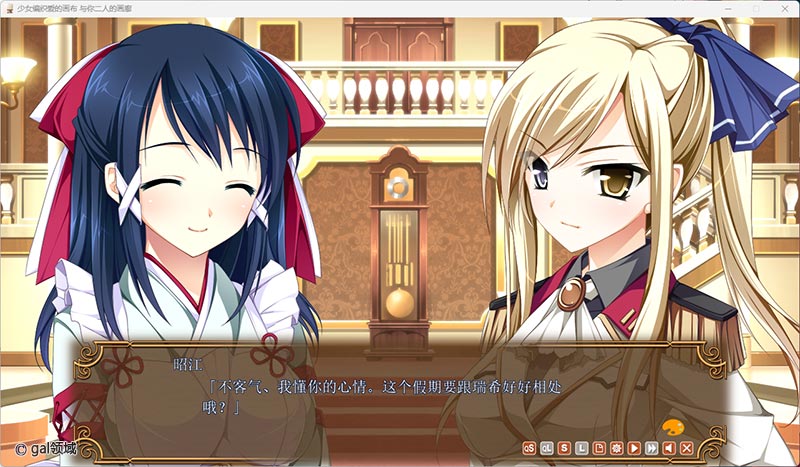
Task: Replay the voice with the speaker icon
Action: point(669,447)
